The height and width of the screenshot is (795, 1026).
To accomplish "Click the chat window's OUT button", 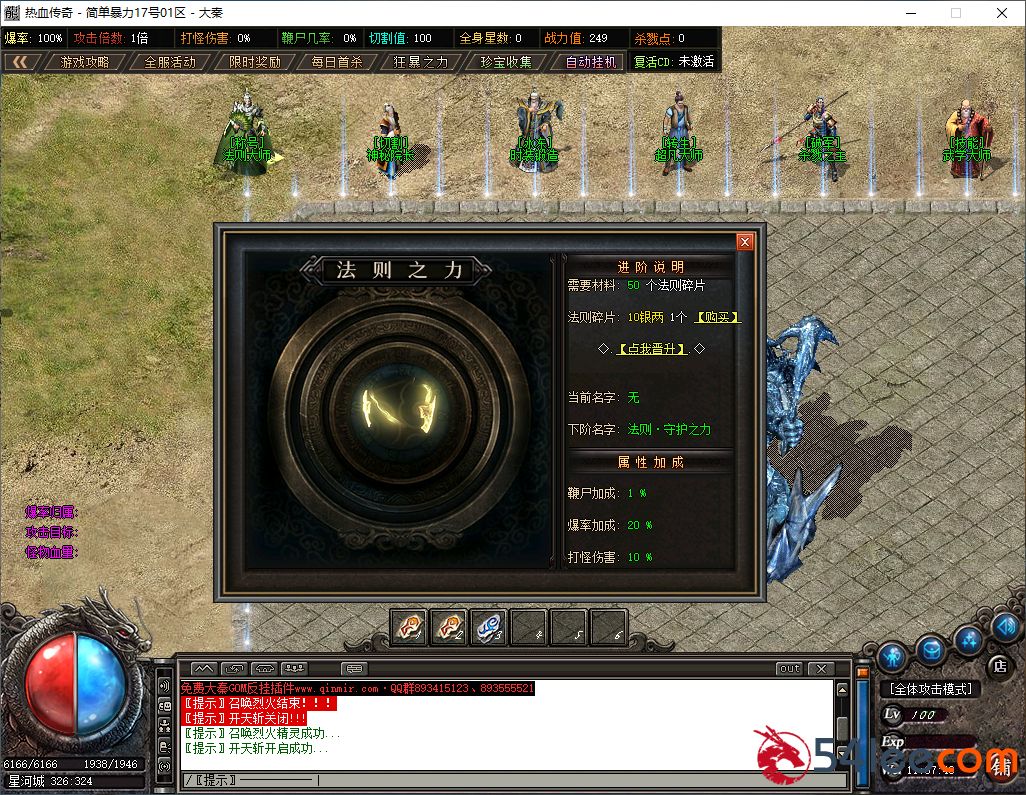I will click(x=789, y=669).
